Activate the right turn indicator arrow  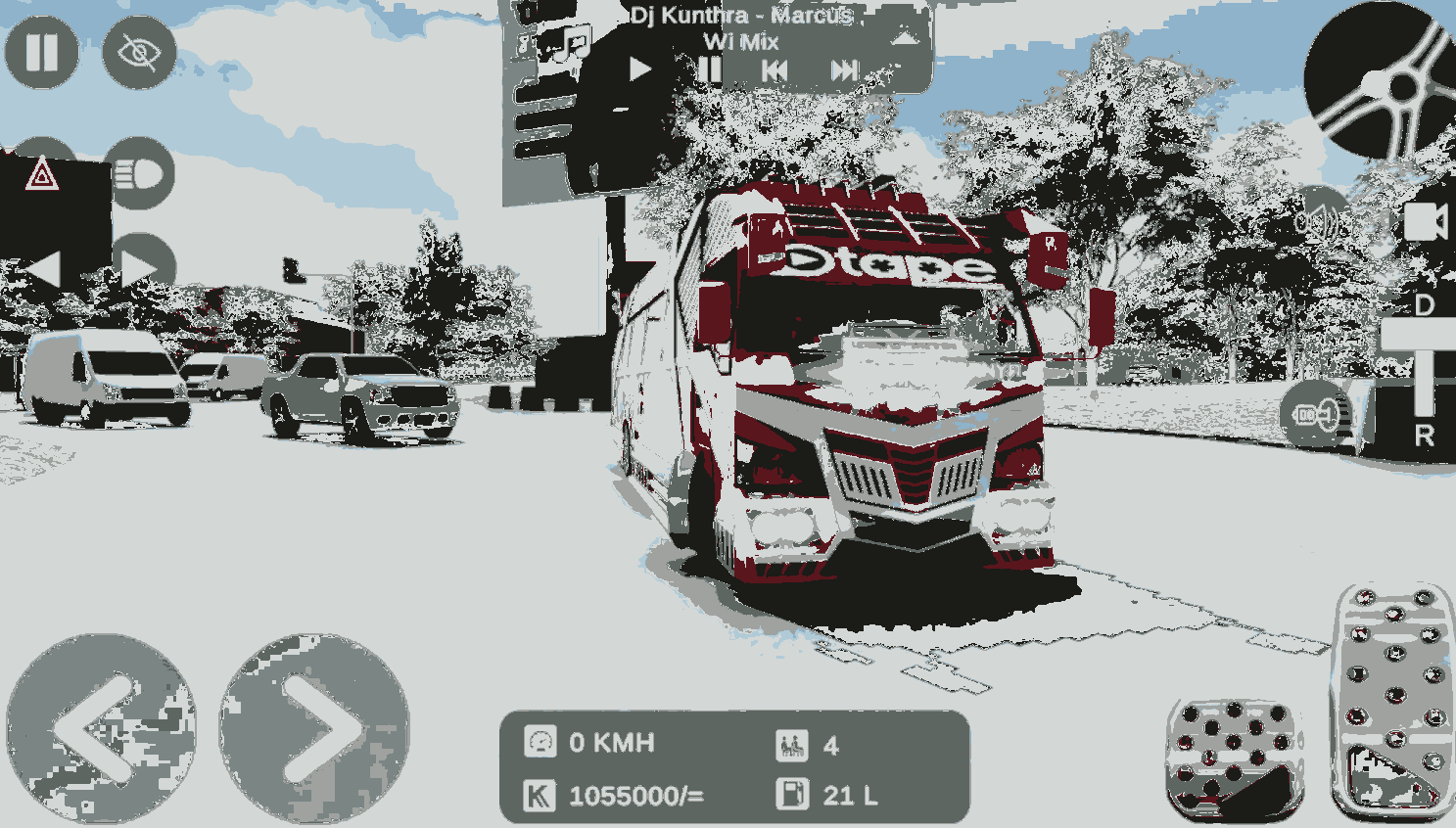point(140,269)
